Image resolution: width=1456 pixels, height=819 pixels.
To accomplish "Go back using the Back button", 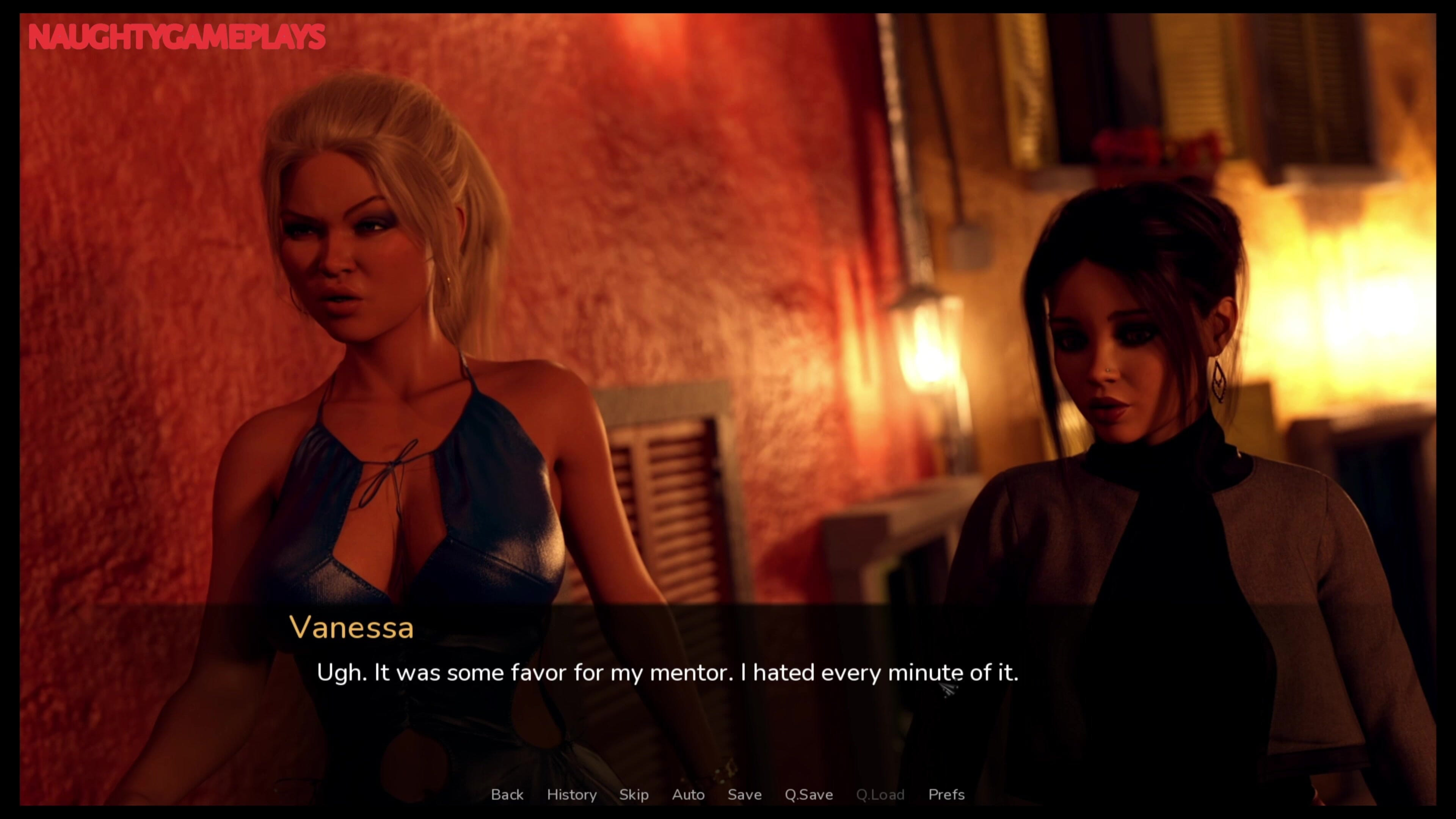I will coord(507,795).
